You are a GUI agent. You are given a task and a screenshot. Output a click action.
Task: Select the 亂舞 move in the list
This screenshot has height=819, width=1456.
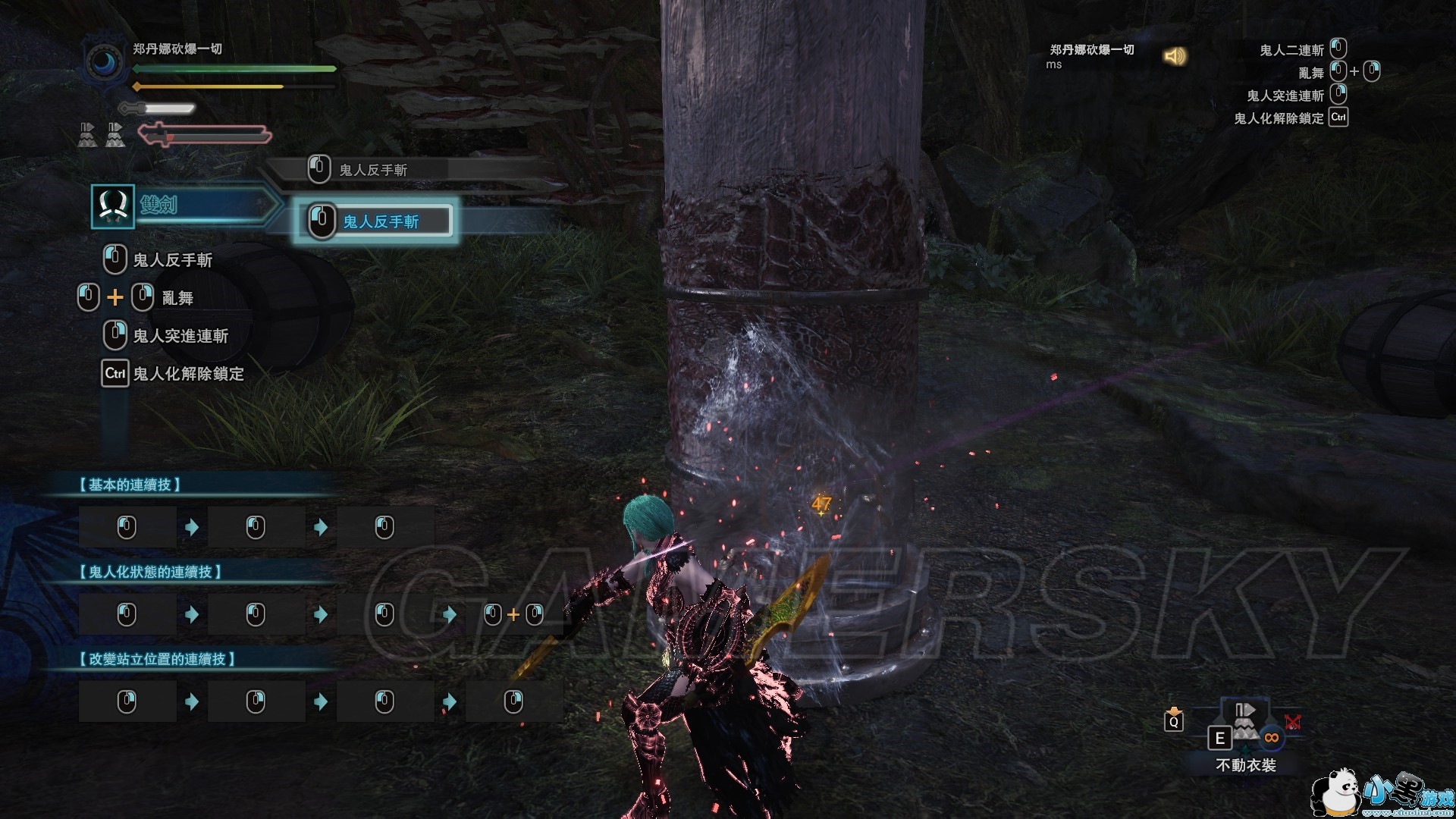coord(177,298)
